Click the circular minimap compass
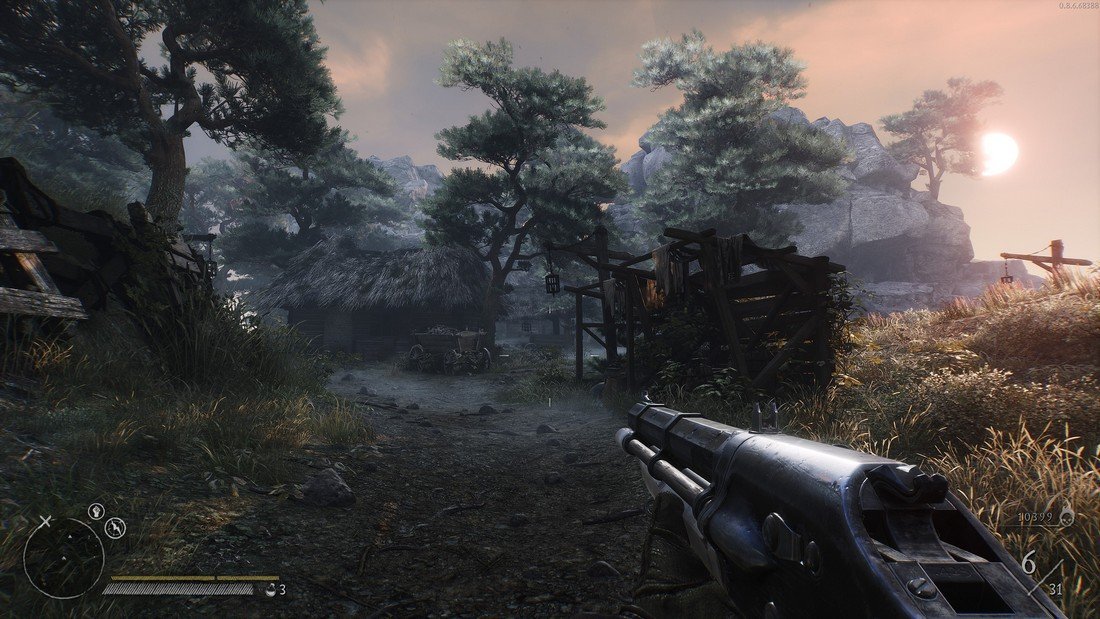1100x619 pixels. (x=63, y=558)
